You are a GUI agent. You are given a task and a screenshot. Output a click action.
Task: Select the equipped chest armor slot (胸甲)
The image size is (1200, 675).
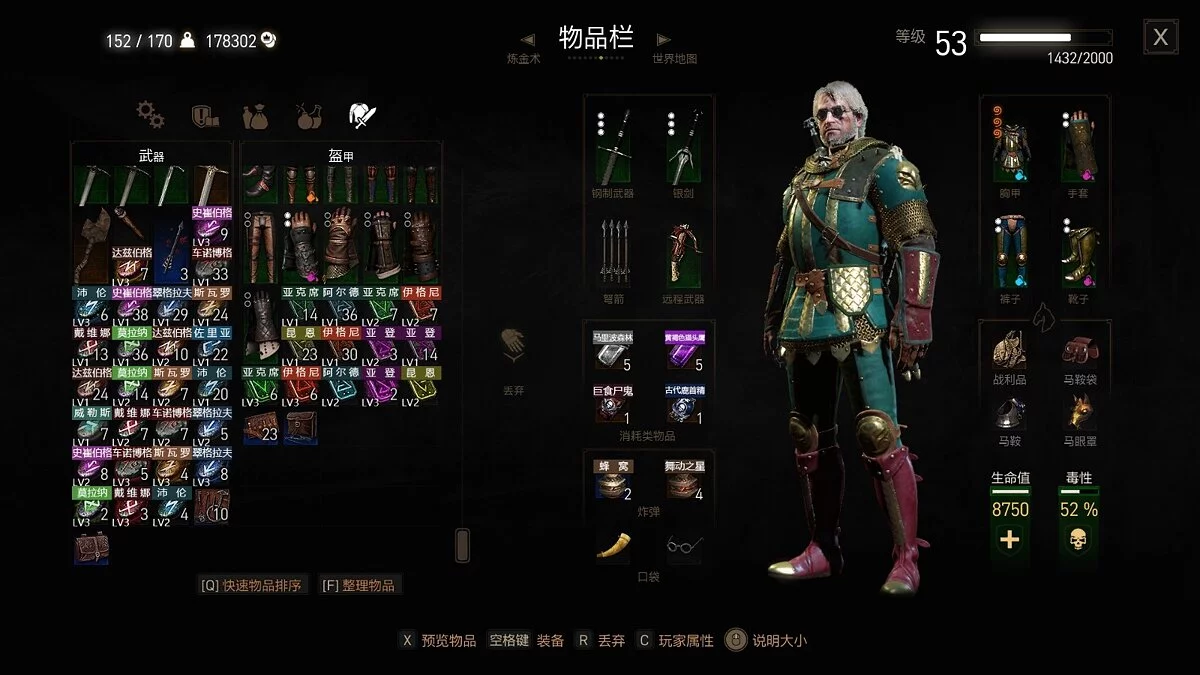click(x=1011, y=146)
